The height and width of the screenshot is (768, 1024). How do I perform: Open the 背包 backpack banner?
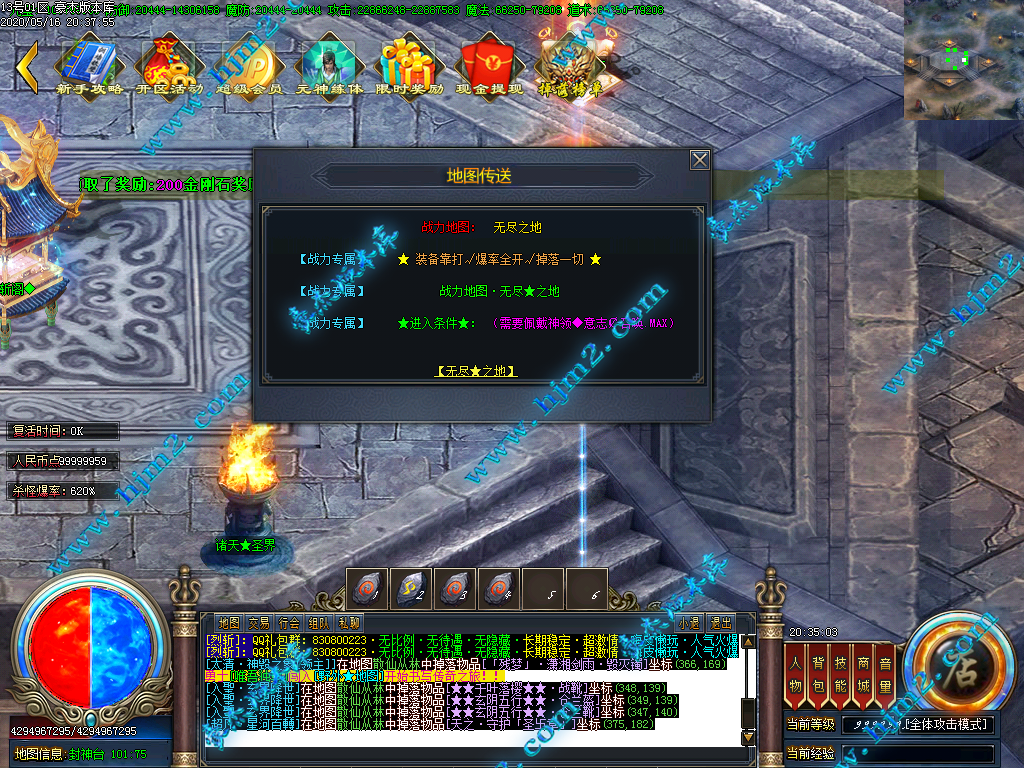819,672
